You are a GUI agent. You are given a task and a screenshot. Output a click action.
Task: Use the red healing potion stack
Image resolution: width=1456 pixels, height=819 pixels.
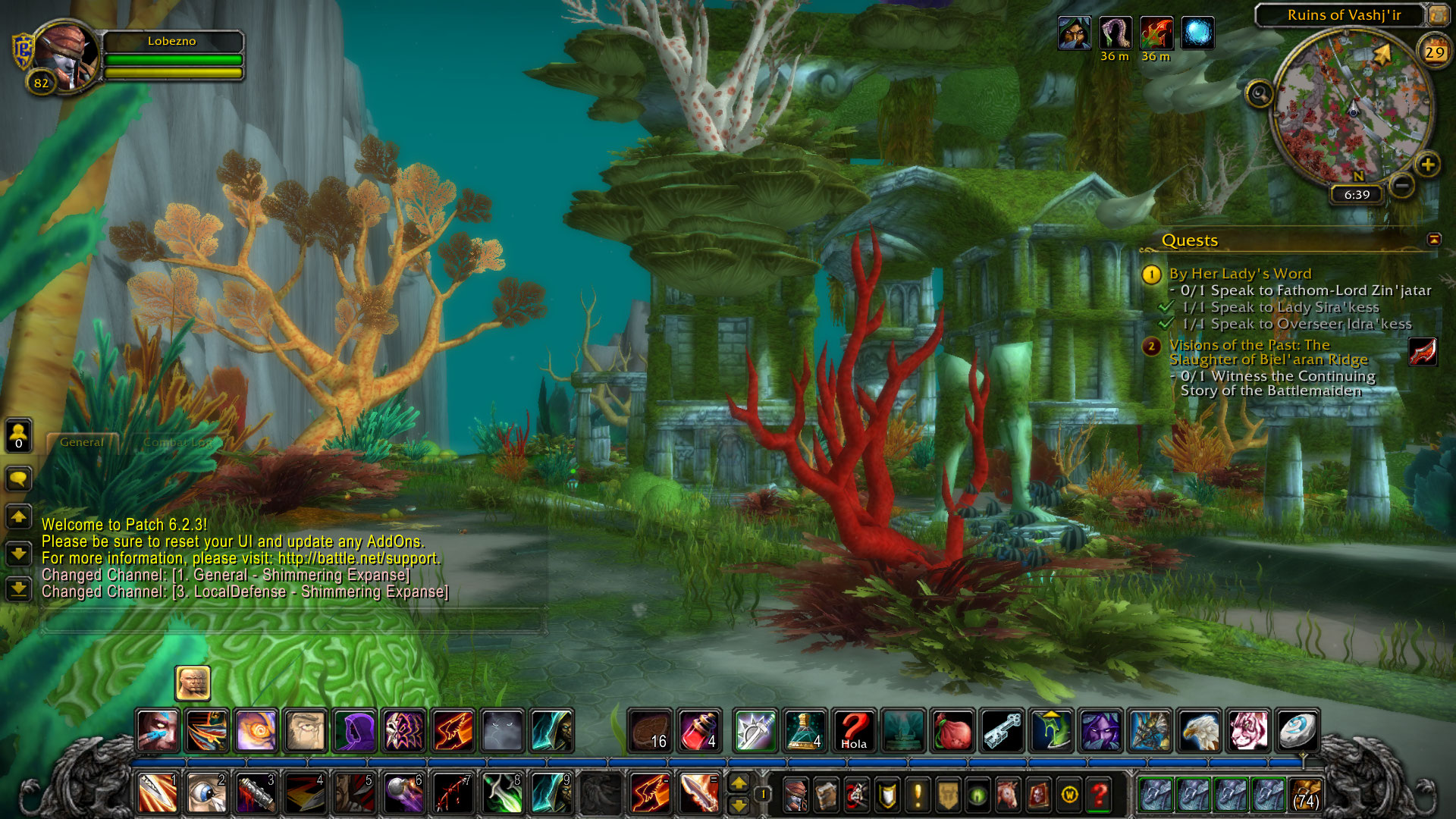point(699,731)
